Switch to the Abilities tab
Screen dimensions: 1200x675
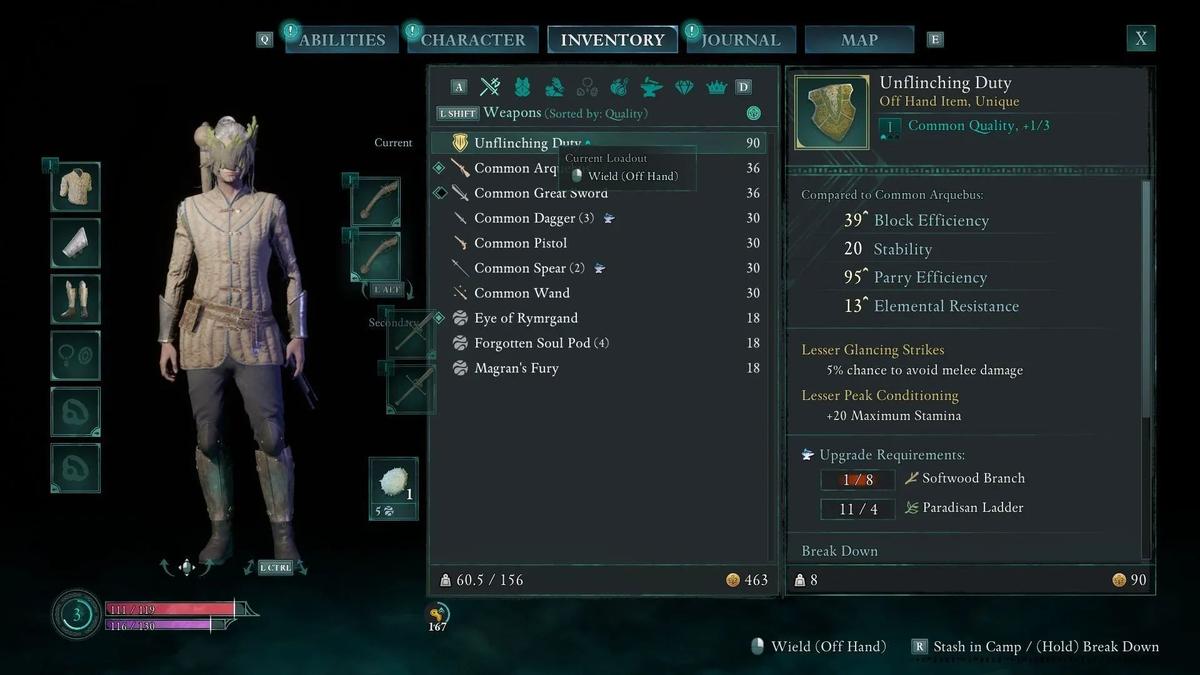point(341,40)
